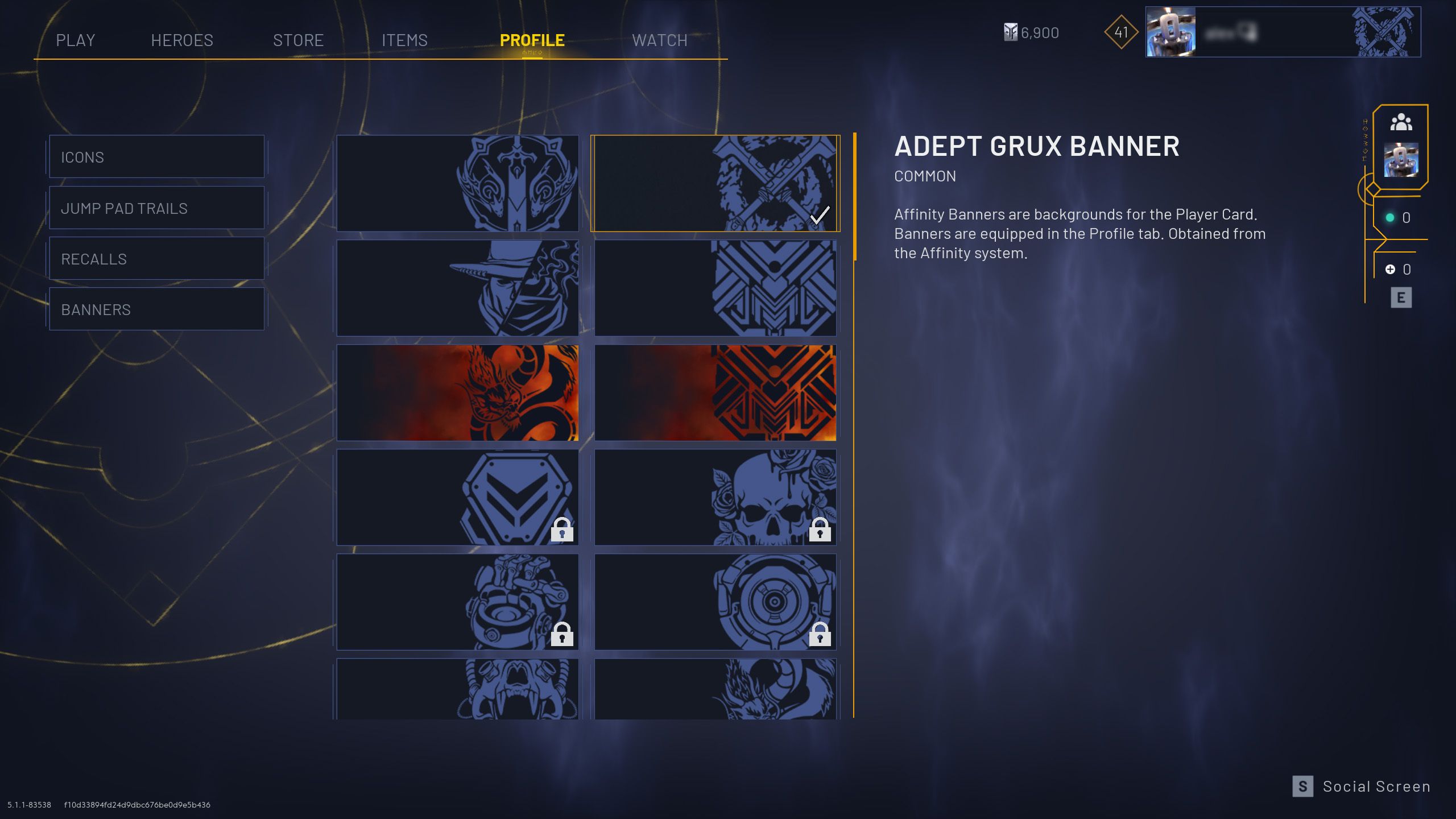Choose the sword and dragons crest banner
This screenshot has width=1456, height=819.
457,183
